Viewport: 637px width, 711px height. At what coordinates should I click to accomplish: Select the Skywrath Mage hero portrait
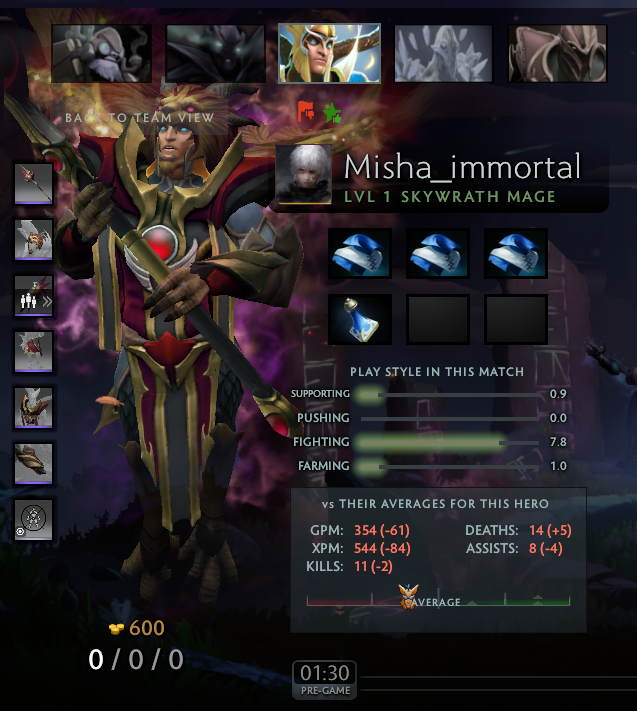(x=329, y=53)
